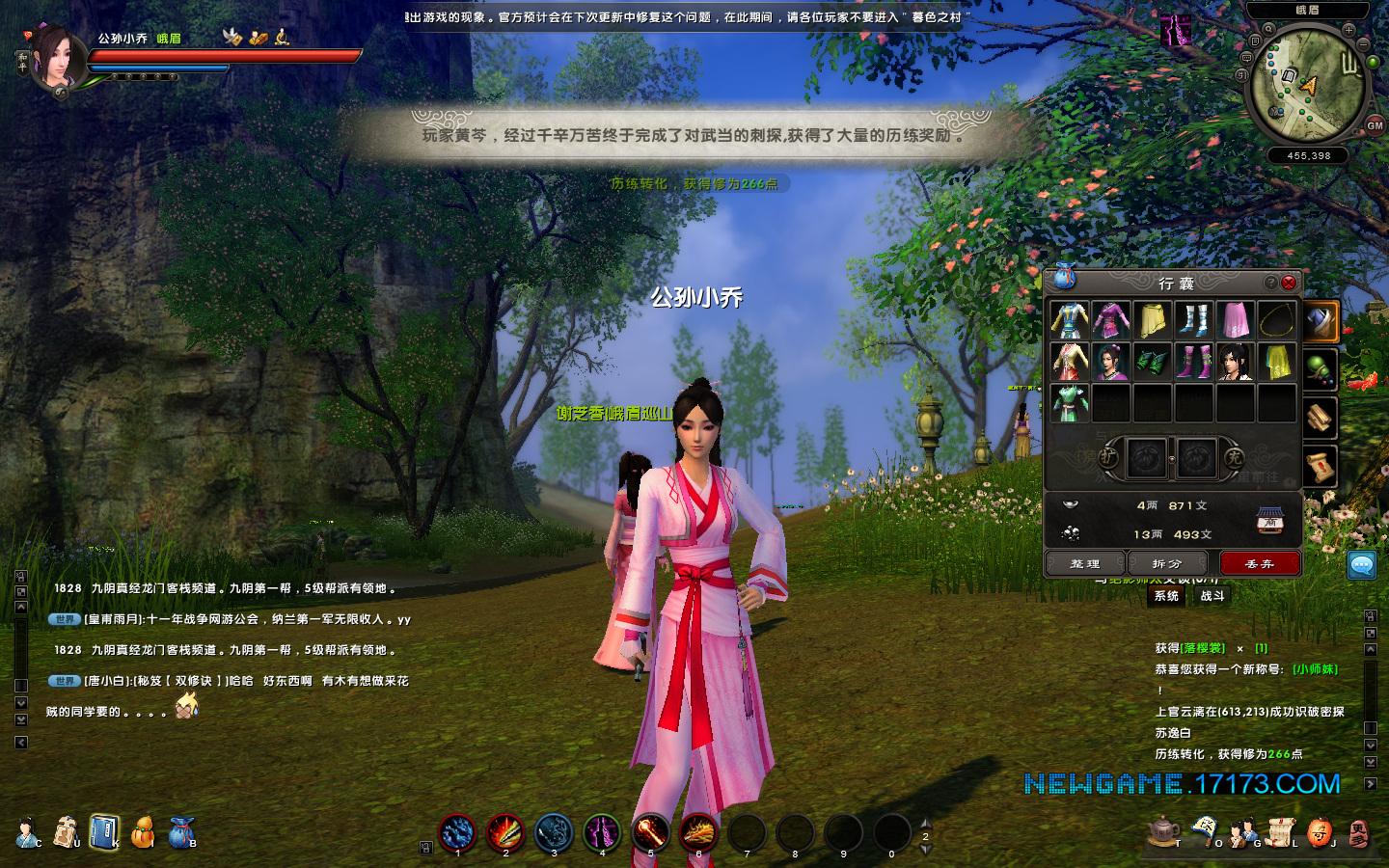
Task: Open the blue skill book menu icon
Action: pyautogui.click(x=104, y=830)
